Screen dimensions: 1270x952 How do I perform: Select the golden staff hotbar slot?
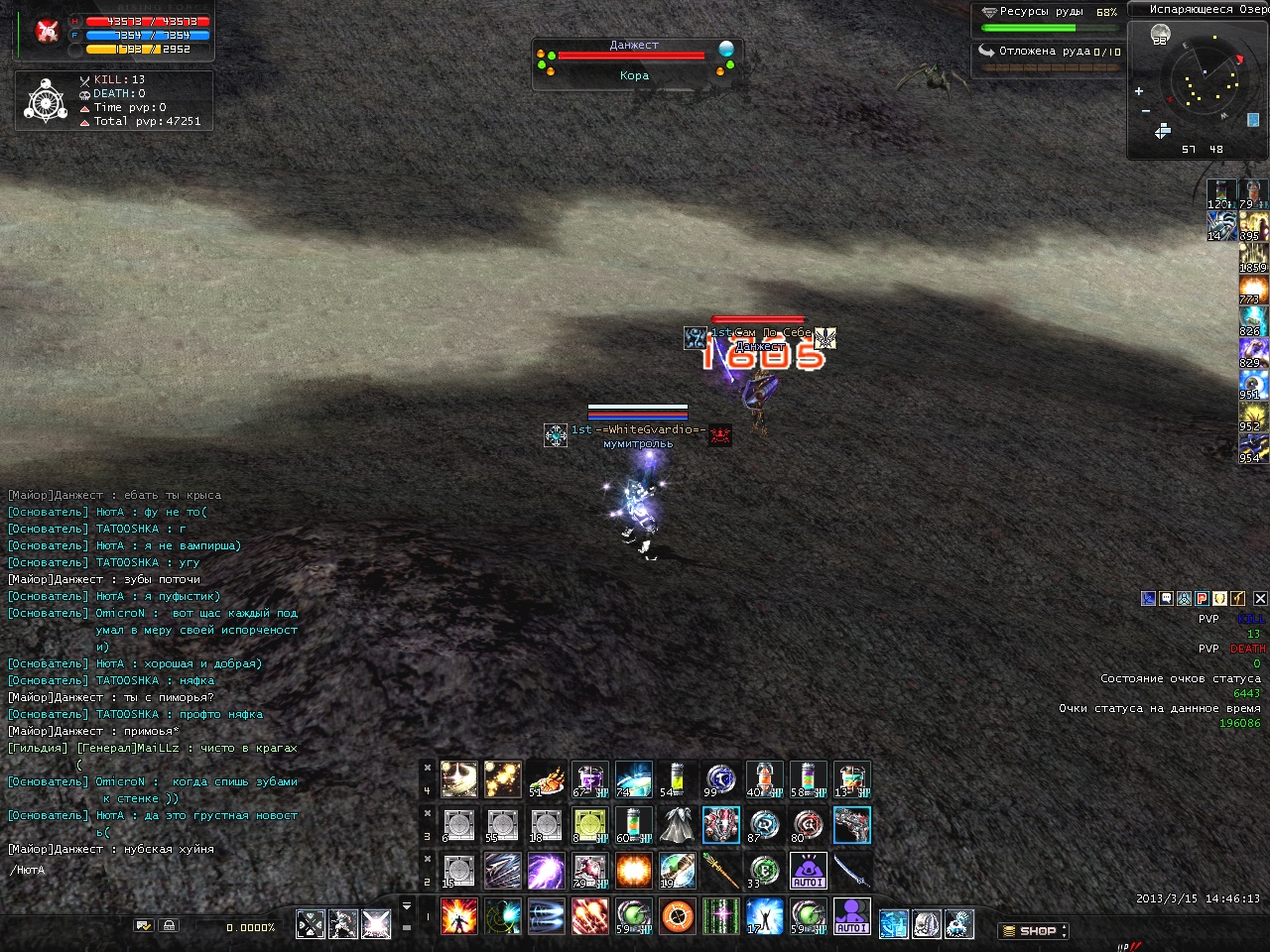(721, 871)
